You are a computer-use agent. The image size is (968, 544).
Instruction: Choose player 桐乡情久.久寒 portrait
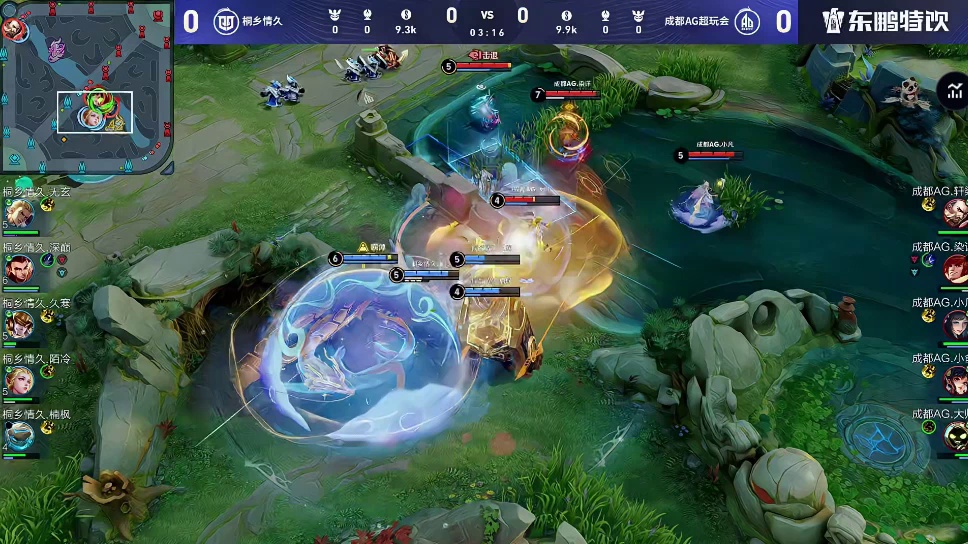19,325
